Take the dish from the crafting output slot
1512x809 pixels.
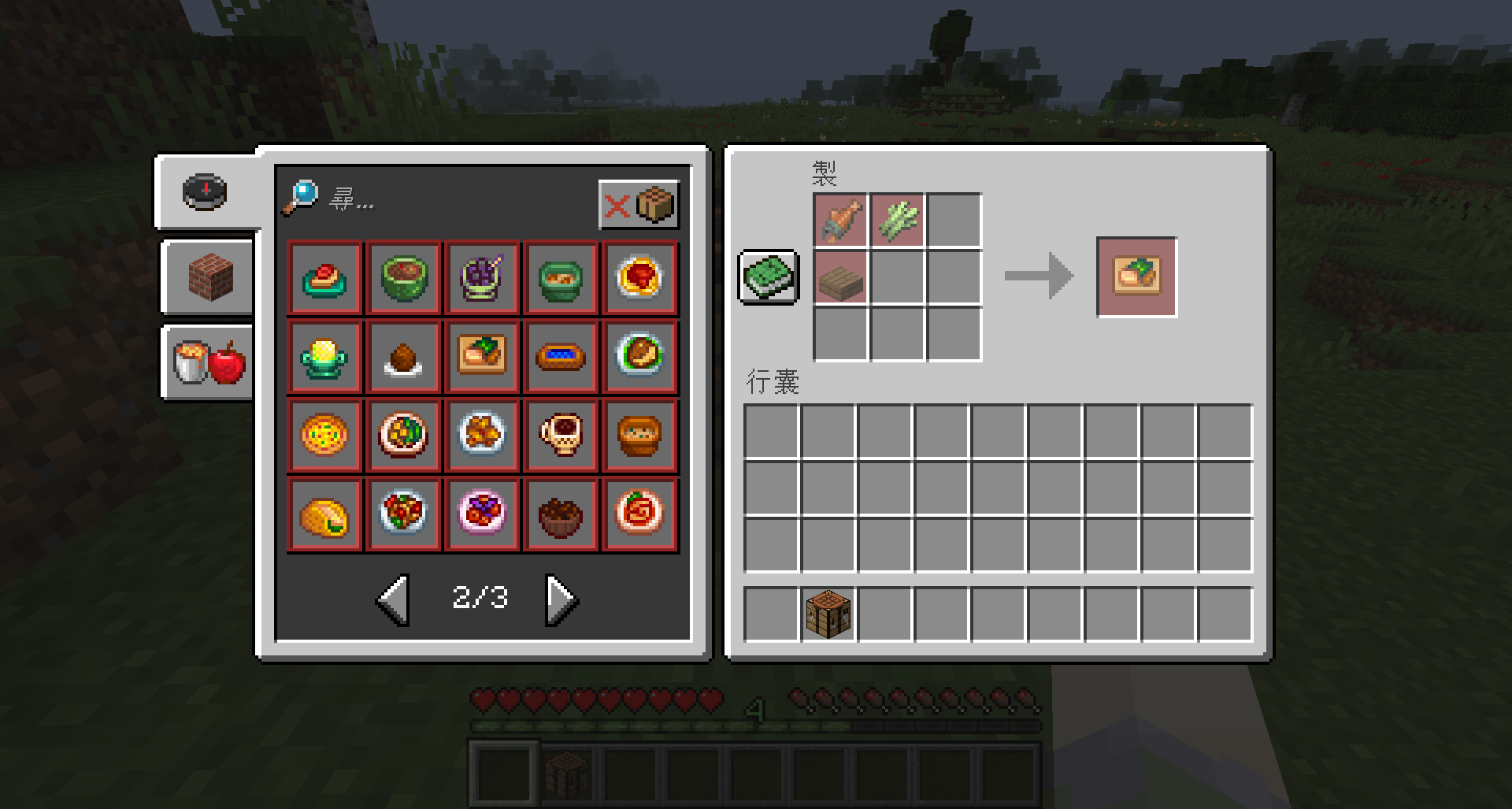click(1136, 276)
